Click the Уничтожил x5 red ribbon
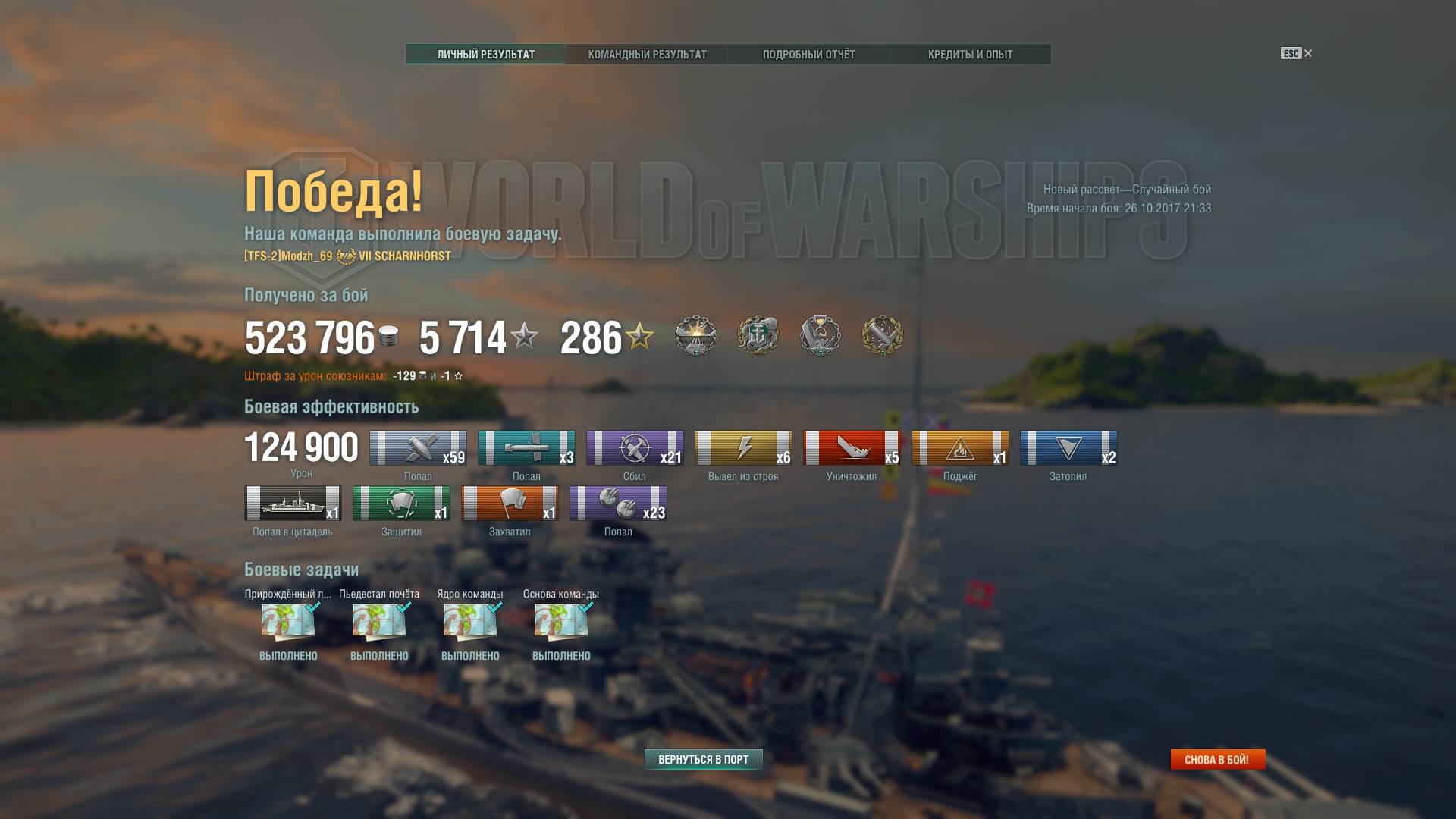The width and height of the screenshot is (1456, 819). (x=852, y=447)
